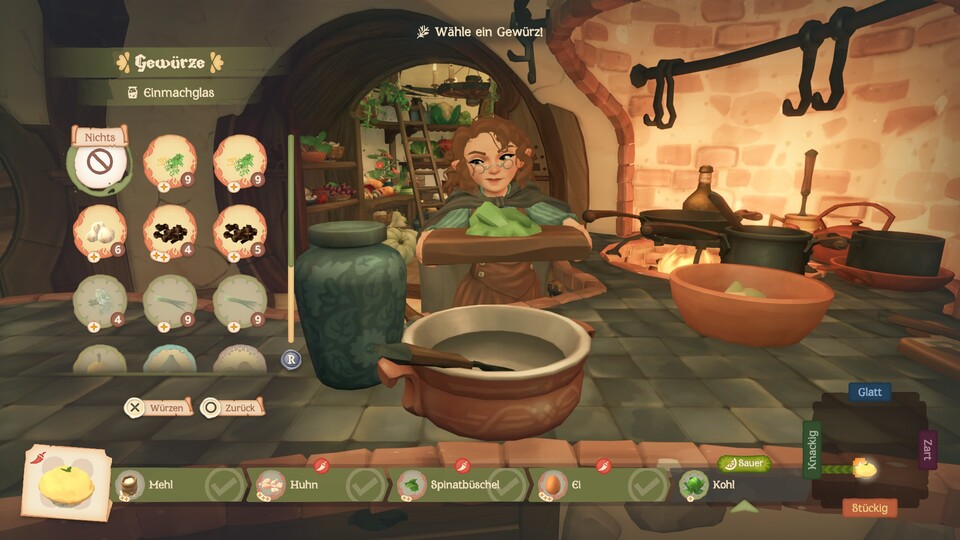Pick the dark spice with count 5
The image size is (960, 540).
click(x=239, y=231)
